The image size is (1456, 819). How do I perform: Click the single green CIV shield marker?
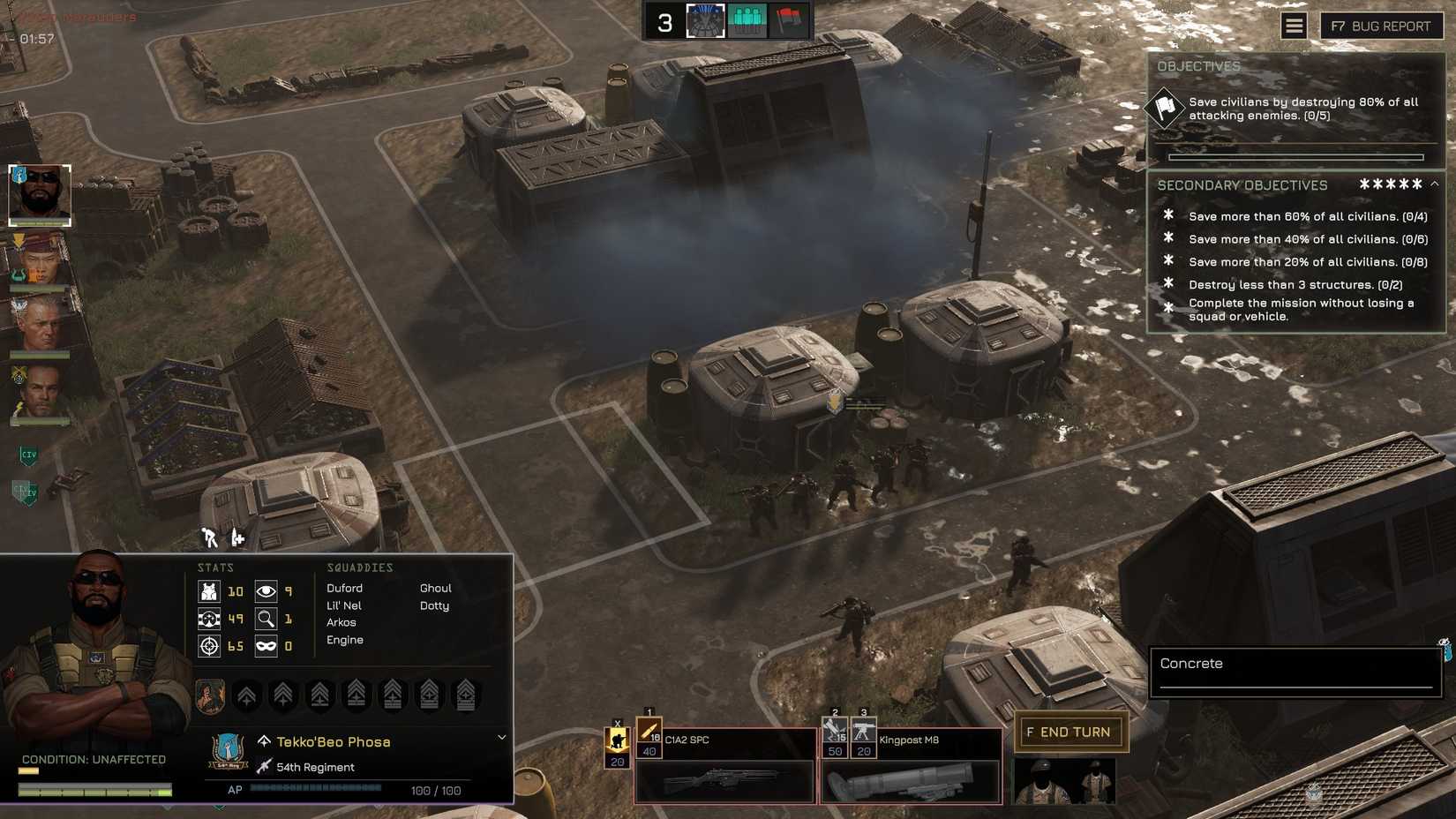coord(28,455)
